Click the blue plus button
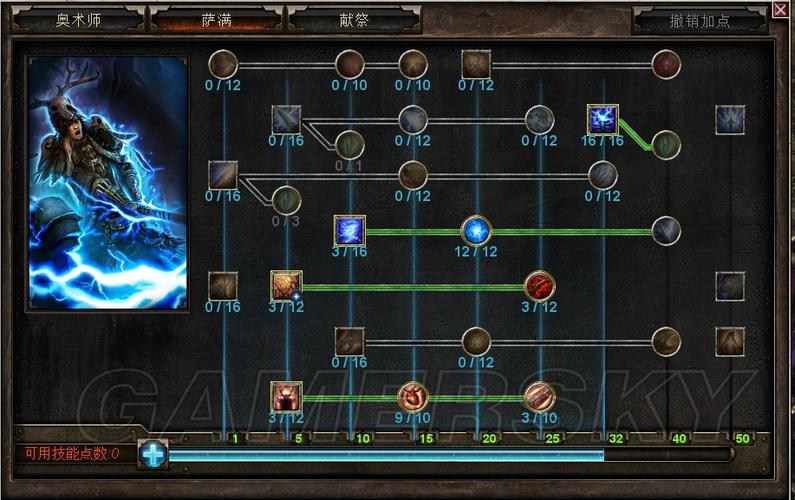Screen dimensions: 795x500 tap(153, 454)
